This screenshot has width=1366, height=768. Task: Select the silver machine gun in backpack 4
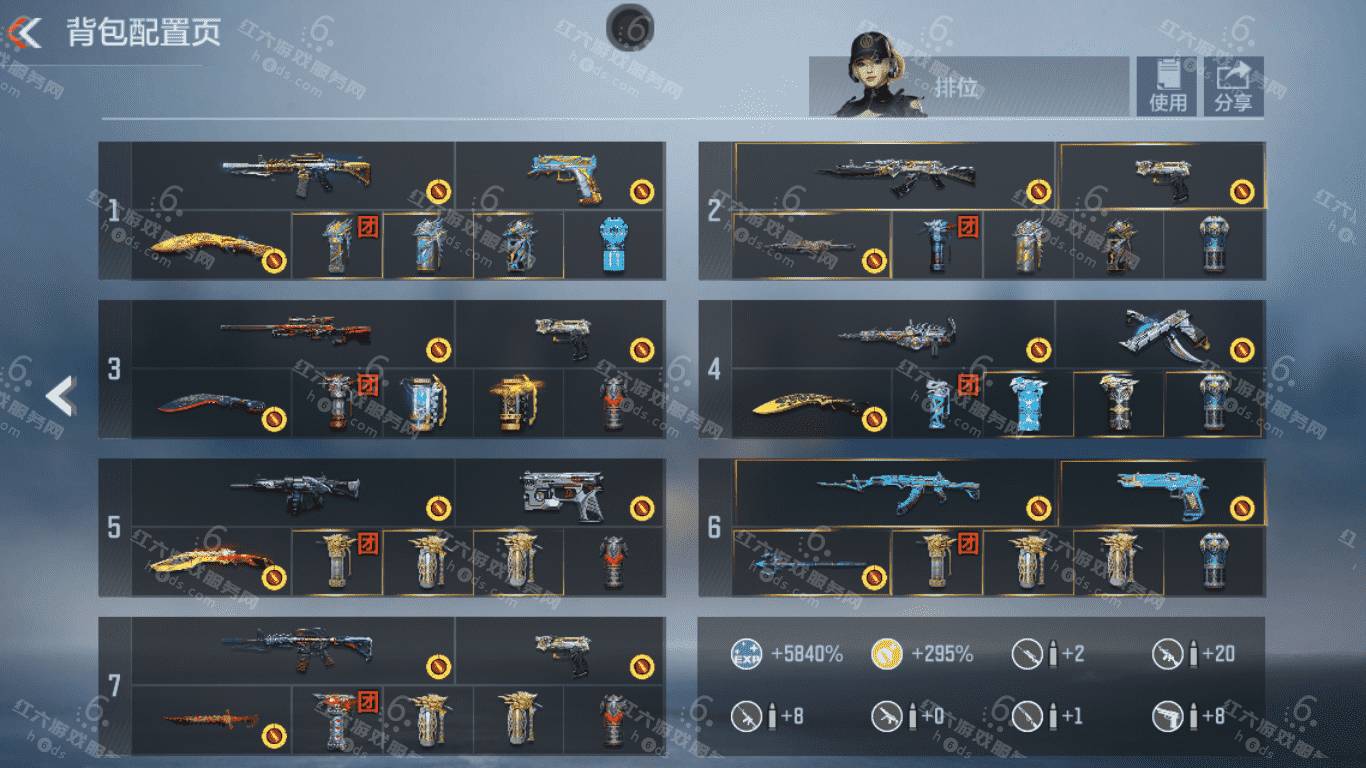point(894,334)
